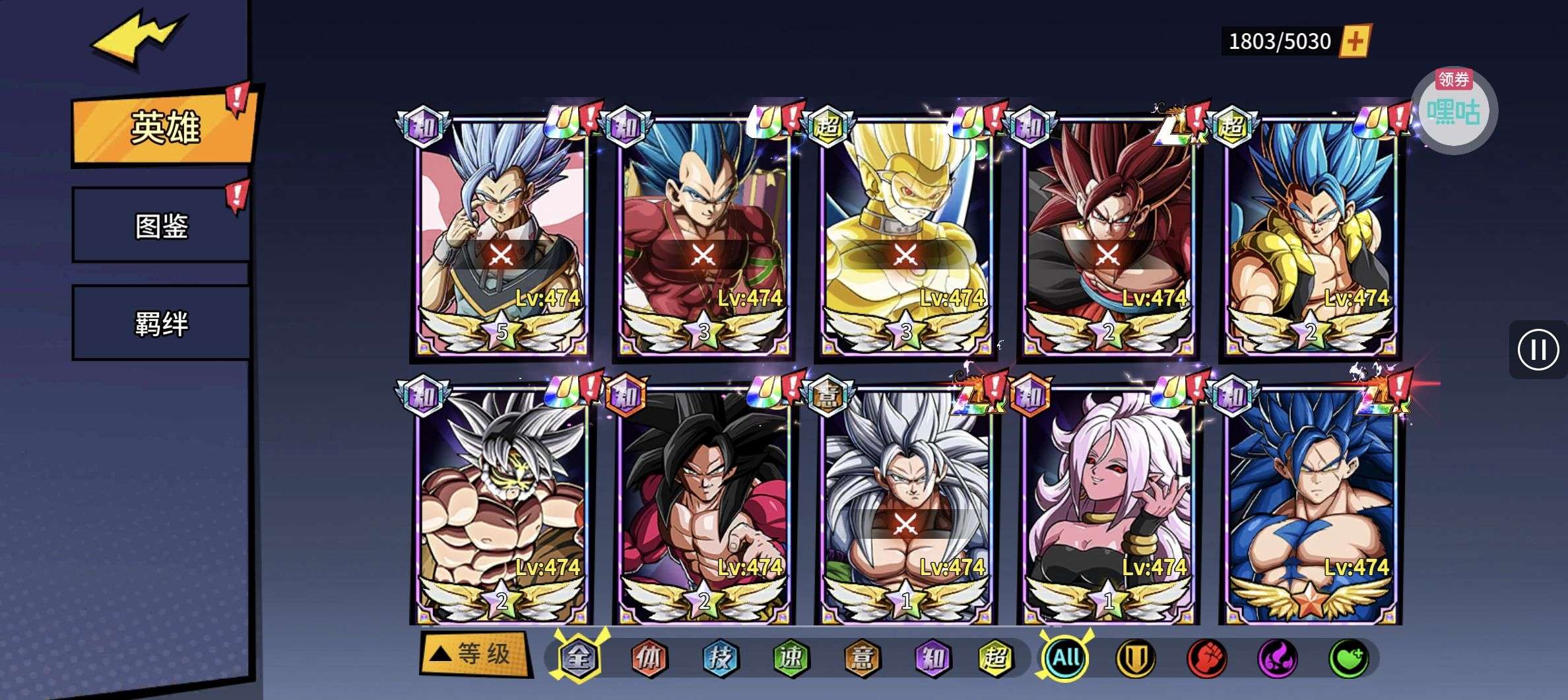
Task: Switch to the 英雄 tab
Action: point(164,127)
